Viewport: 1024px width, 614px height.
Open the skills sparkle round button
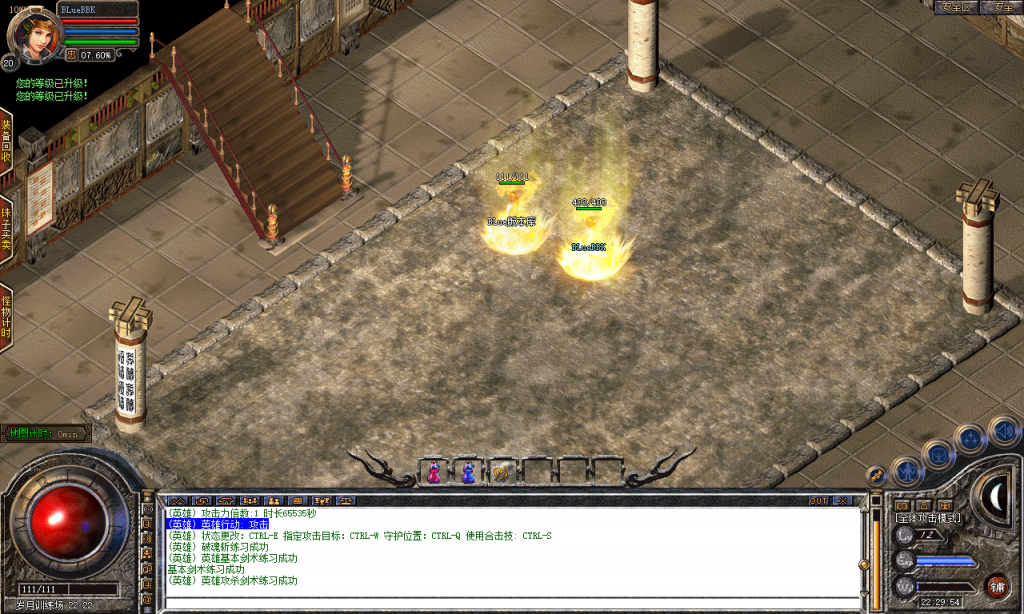(x=969, y=438)
